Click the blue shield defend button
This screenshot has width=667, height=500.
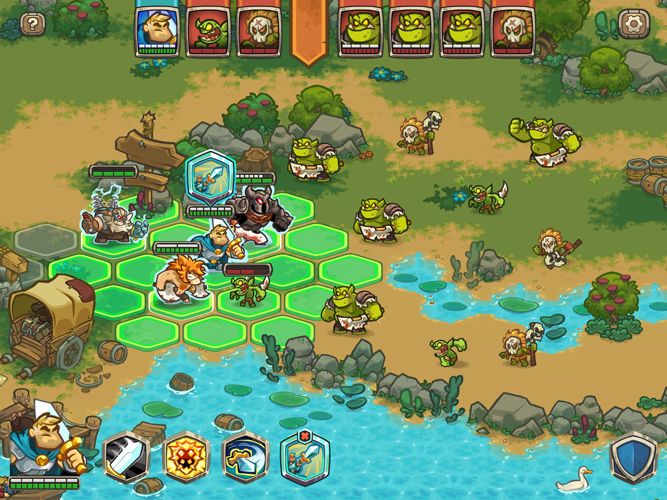[x=632, y=459]
